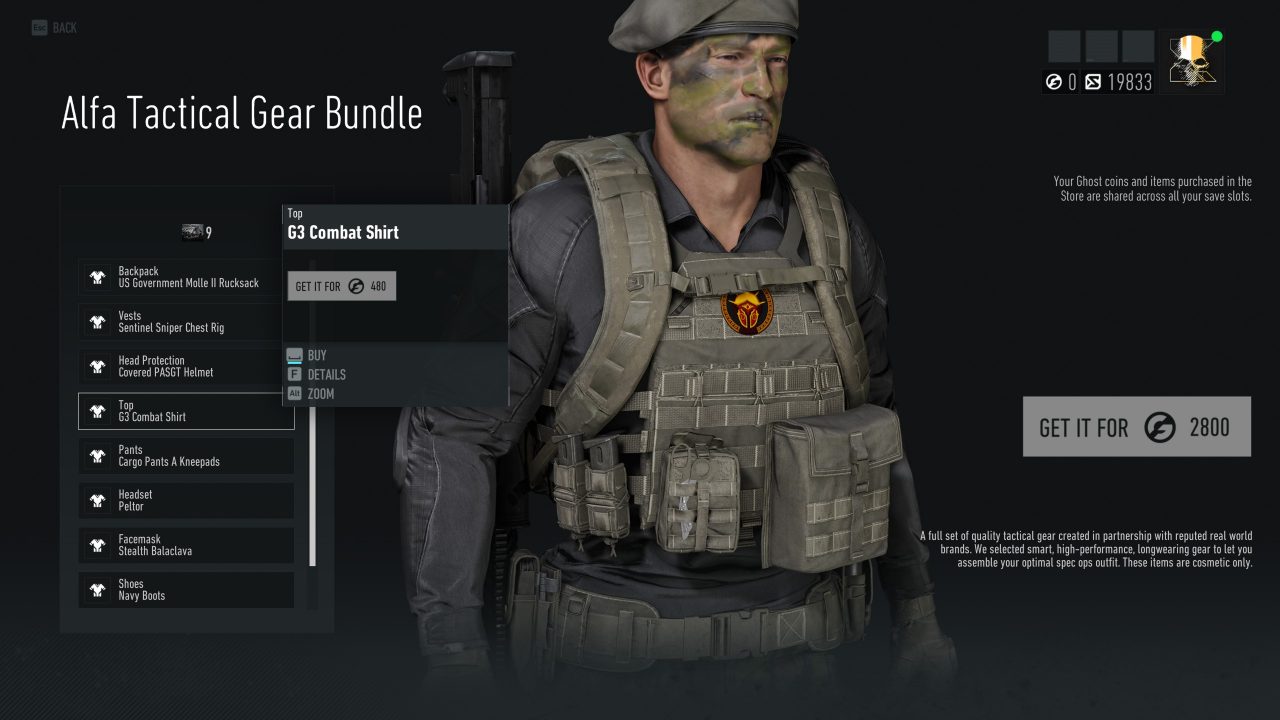Viewport: 1280px width, 720px height.
Task: Select Cargo Pants A Kneepads item
Action: point(186,456)
